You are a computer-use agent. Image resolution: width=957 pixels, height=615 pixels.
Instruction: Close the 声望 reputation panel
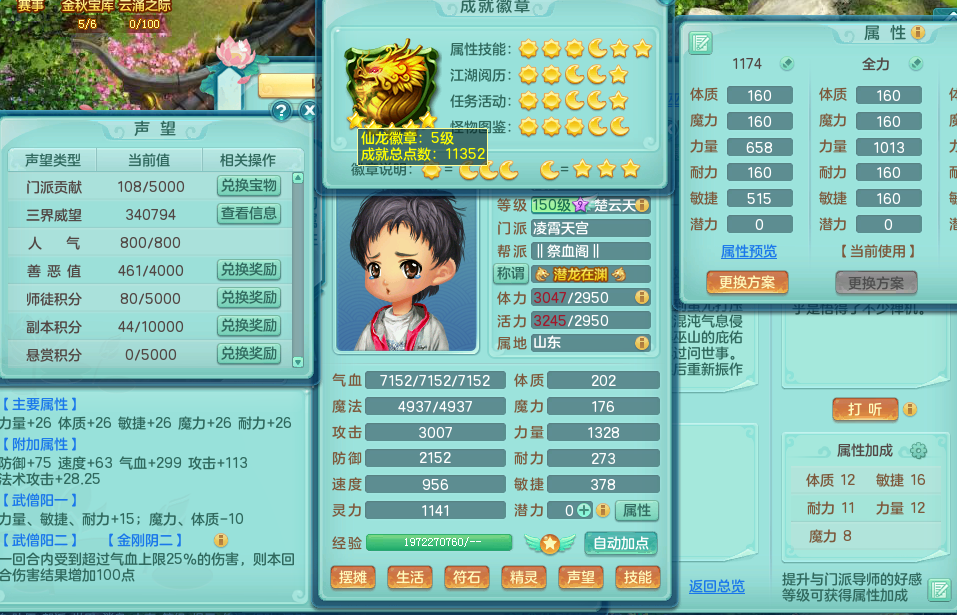pos(309,111)
